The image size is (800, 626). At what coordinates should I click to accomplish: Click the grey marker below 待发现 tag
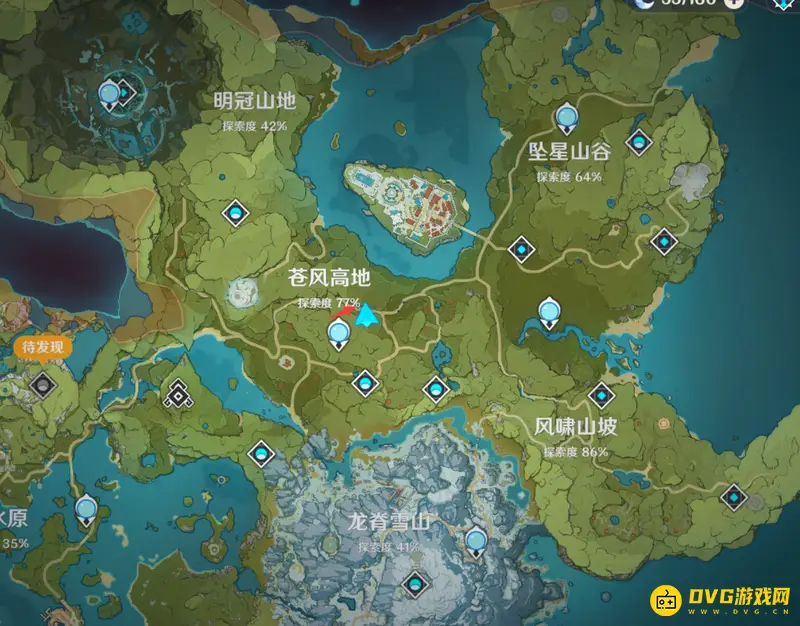coord(41,384)
